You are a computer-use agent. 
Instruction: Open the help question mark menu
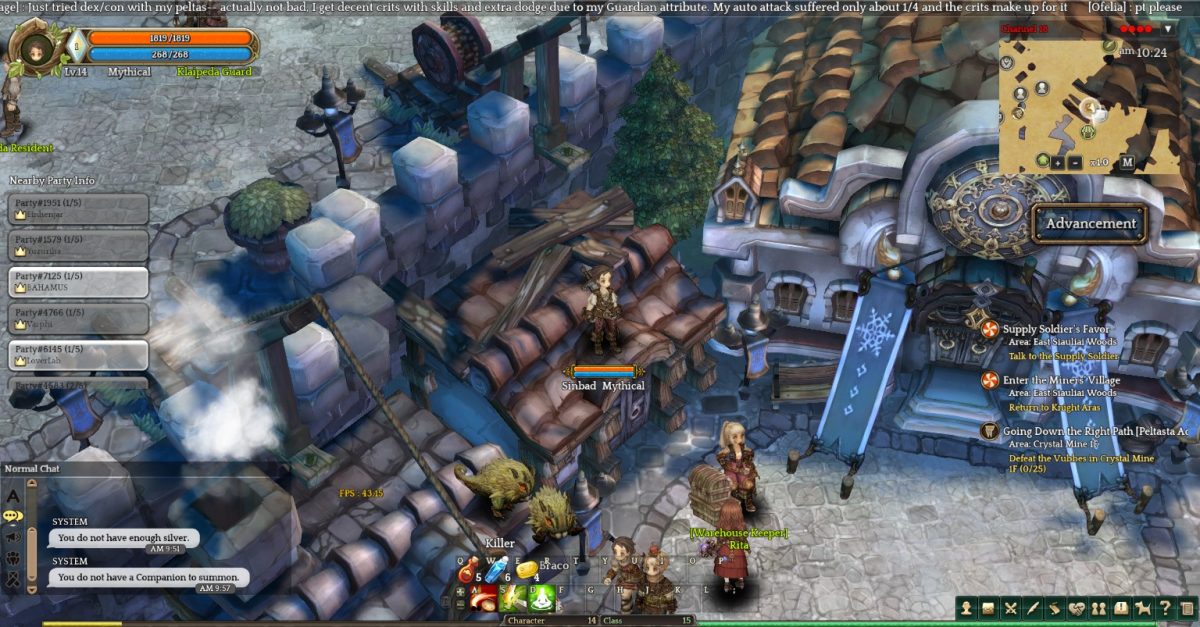pyautogui.click(x=1165, y=608)
